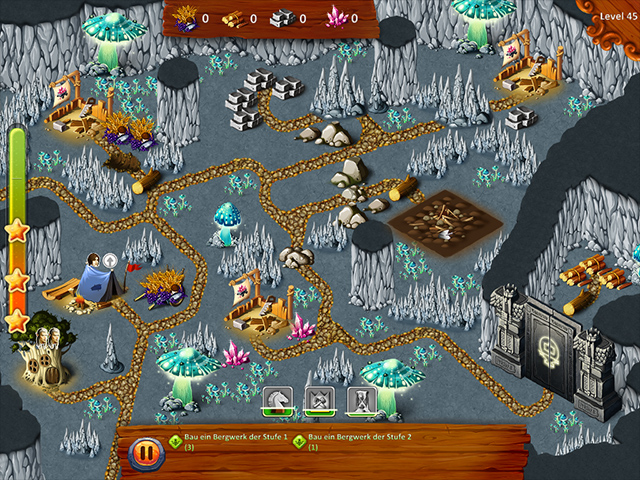Pause the game with the orange button

tap(146, 453)
